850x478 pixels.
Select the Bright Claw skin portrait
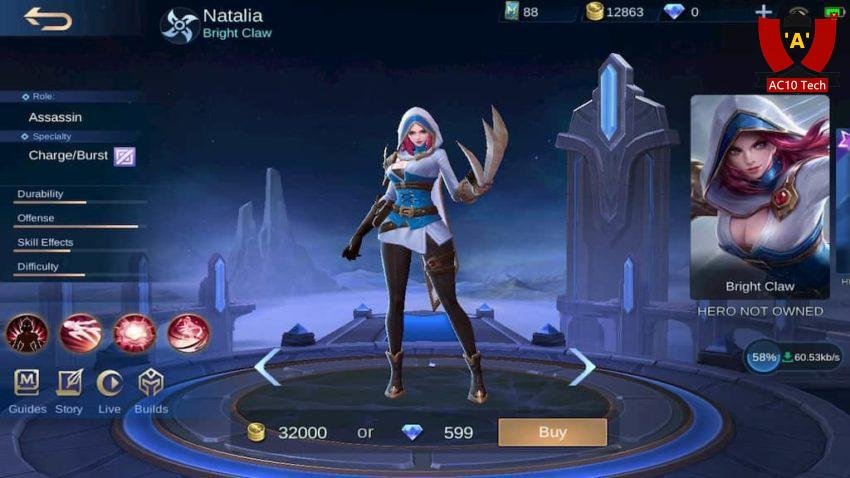pos(759,196)
